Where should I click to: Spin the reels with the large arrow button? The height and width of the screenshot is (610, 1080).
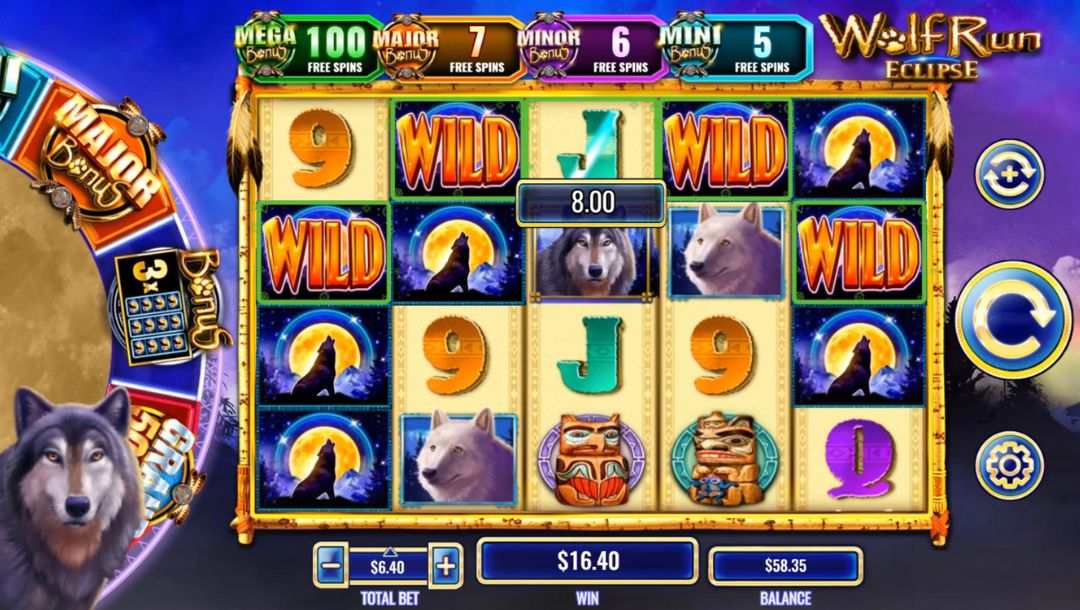(x=1013, y=319)
